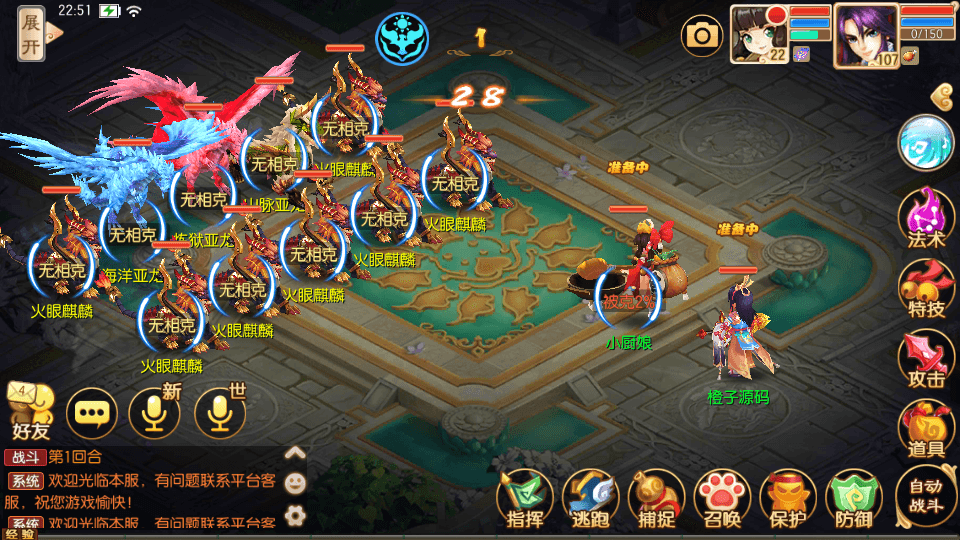Take a screenshot with the camera button
Viewport: 960px width, 540px height.
point(702,36)
